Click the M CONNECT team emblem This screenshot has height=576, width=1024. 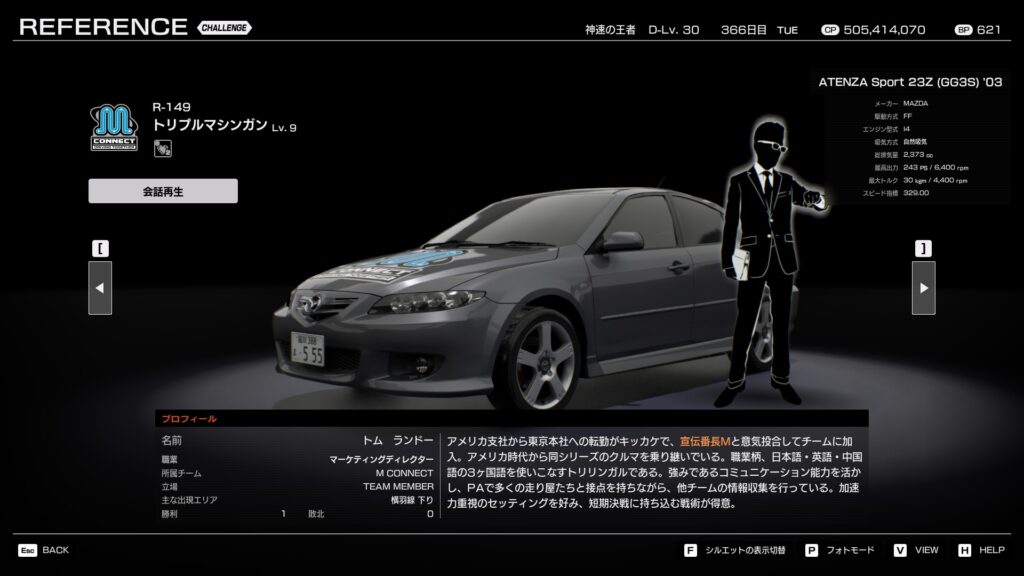click(115, 129)
